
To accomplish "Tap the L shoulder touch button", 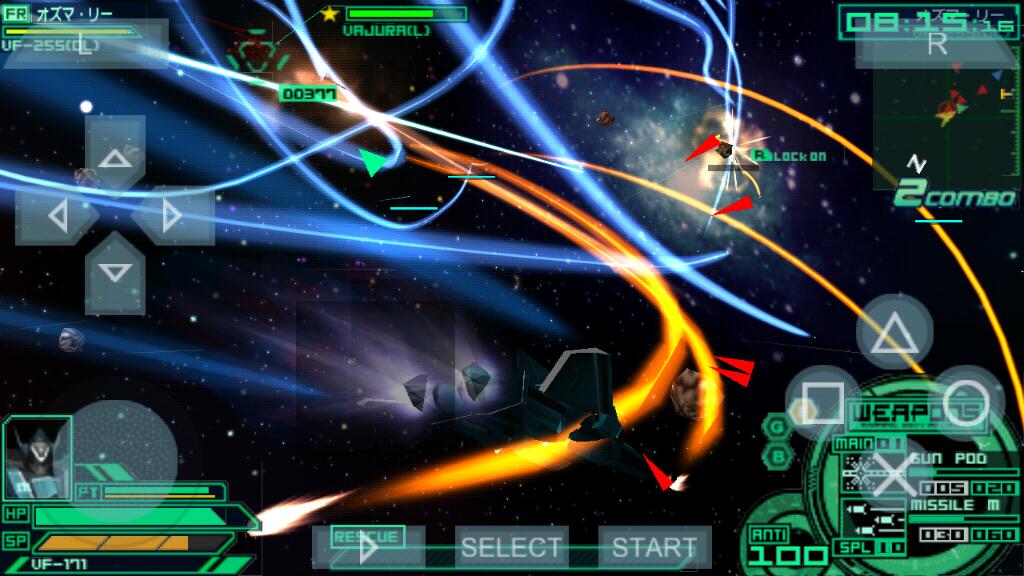I will coord(85,45).
